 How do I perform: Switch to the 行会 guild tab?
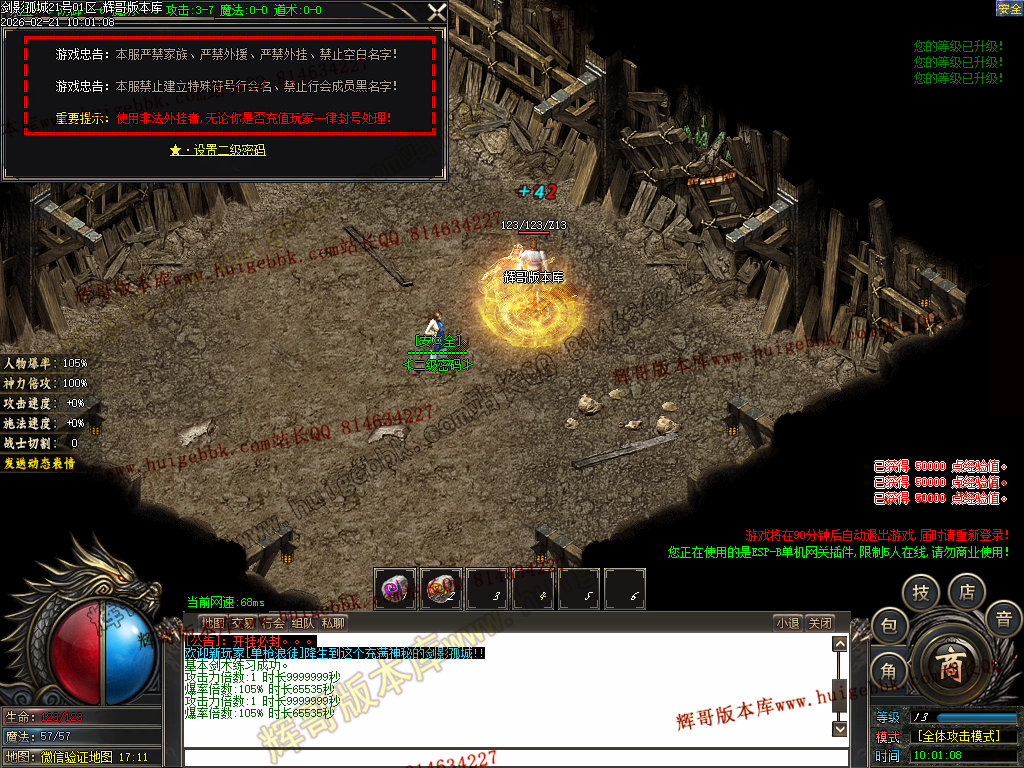coord(273,623)
